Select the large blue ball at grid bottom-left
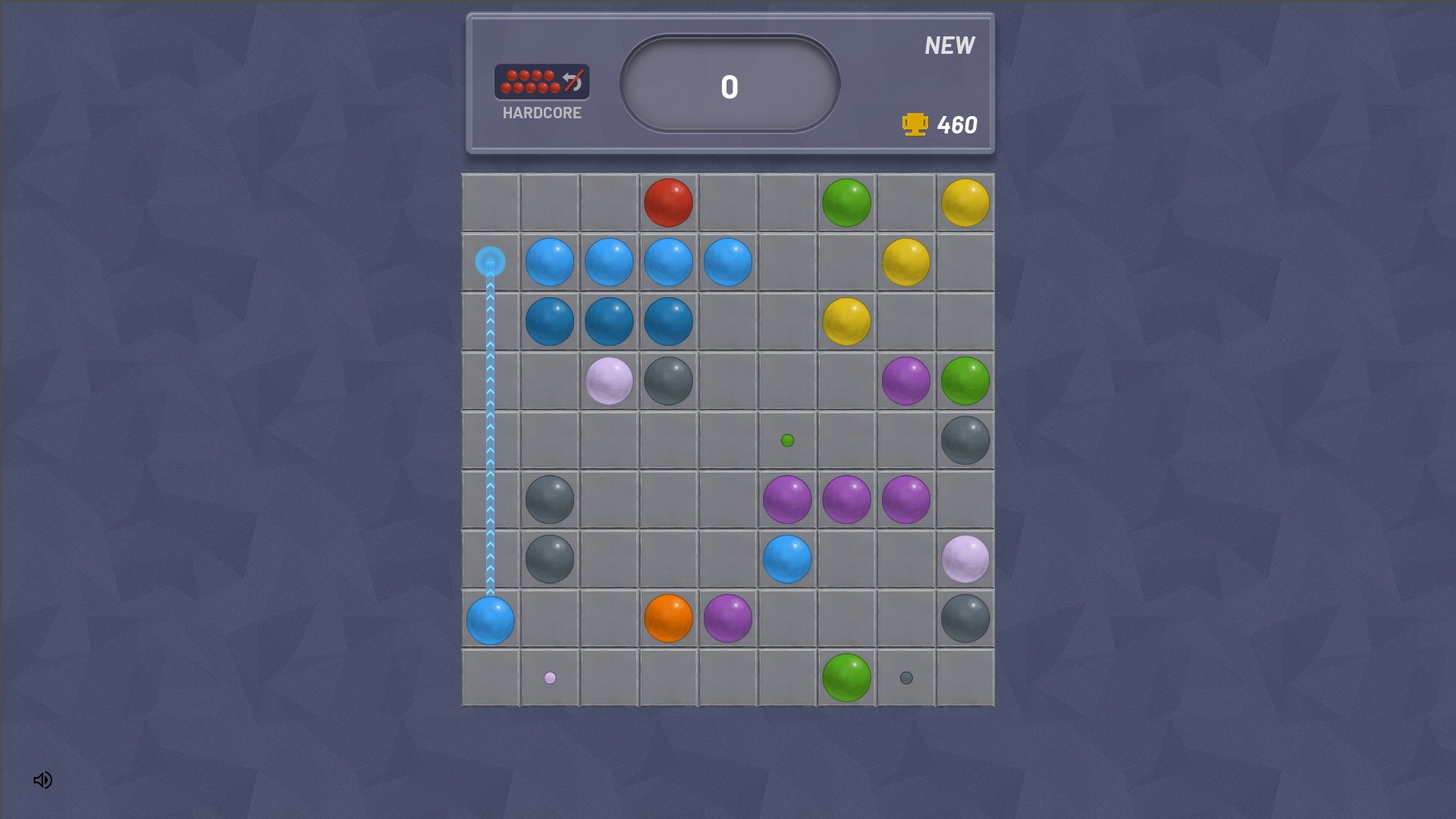The width and height of the screenshot is (1456, 819). (x=490, y=619)
